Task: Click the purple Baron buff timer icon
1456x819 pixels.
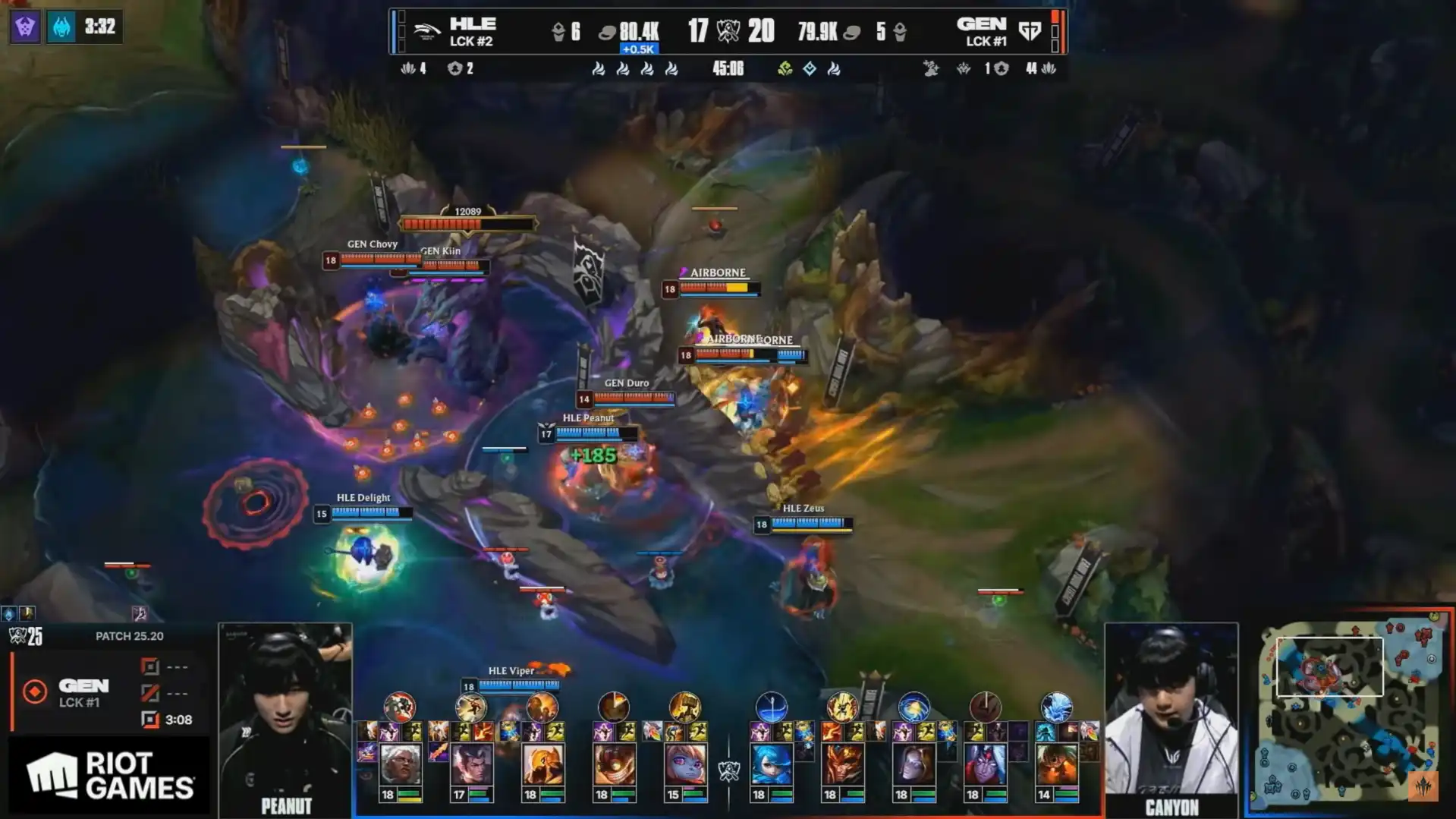Action: click(x=25, y=27)
